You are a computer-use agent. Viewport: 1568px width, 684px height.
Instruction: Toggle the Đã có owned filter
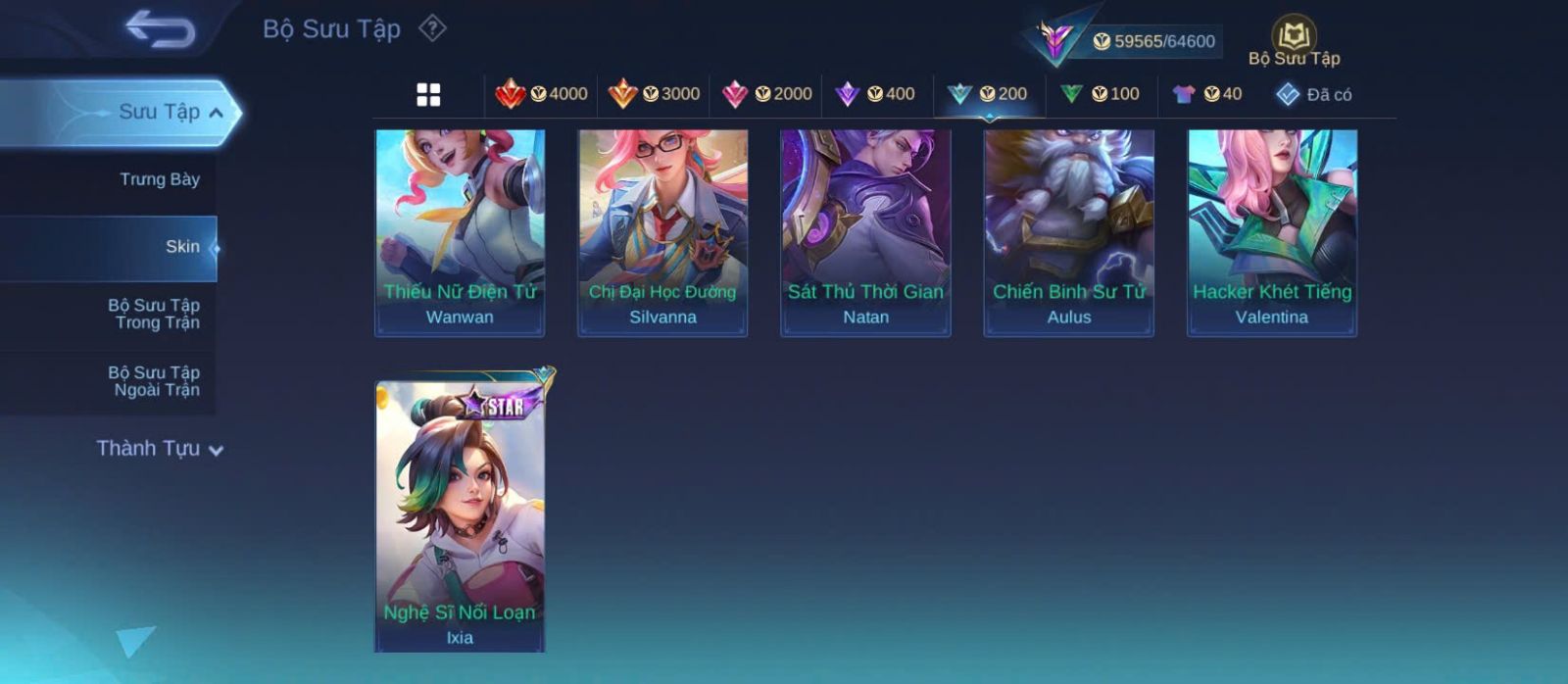1313,94
